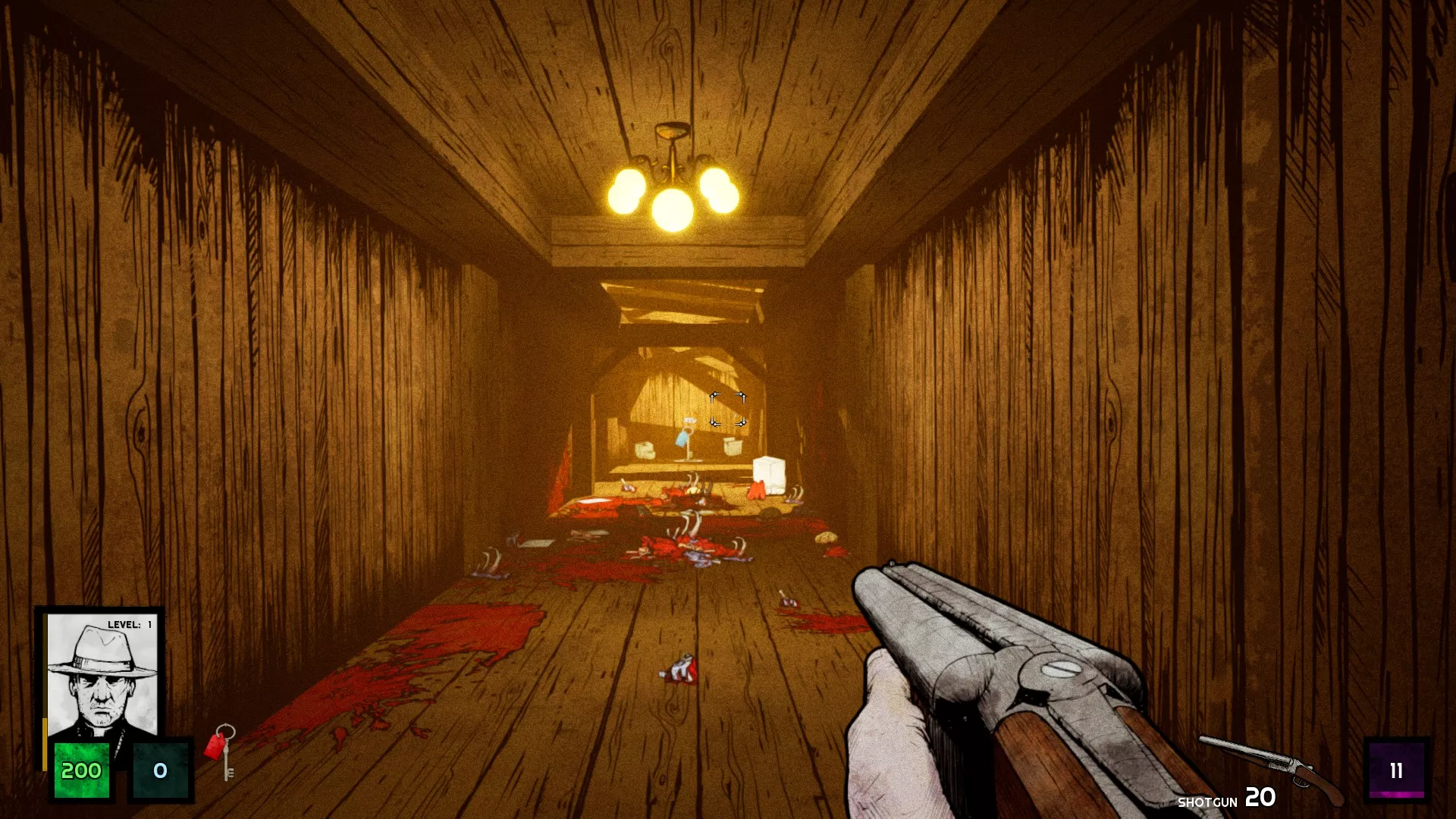Click the crosshair at screen center
1456x819 pixels.
coord(726,409)
